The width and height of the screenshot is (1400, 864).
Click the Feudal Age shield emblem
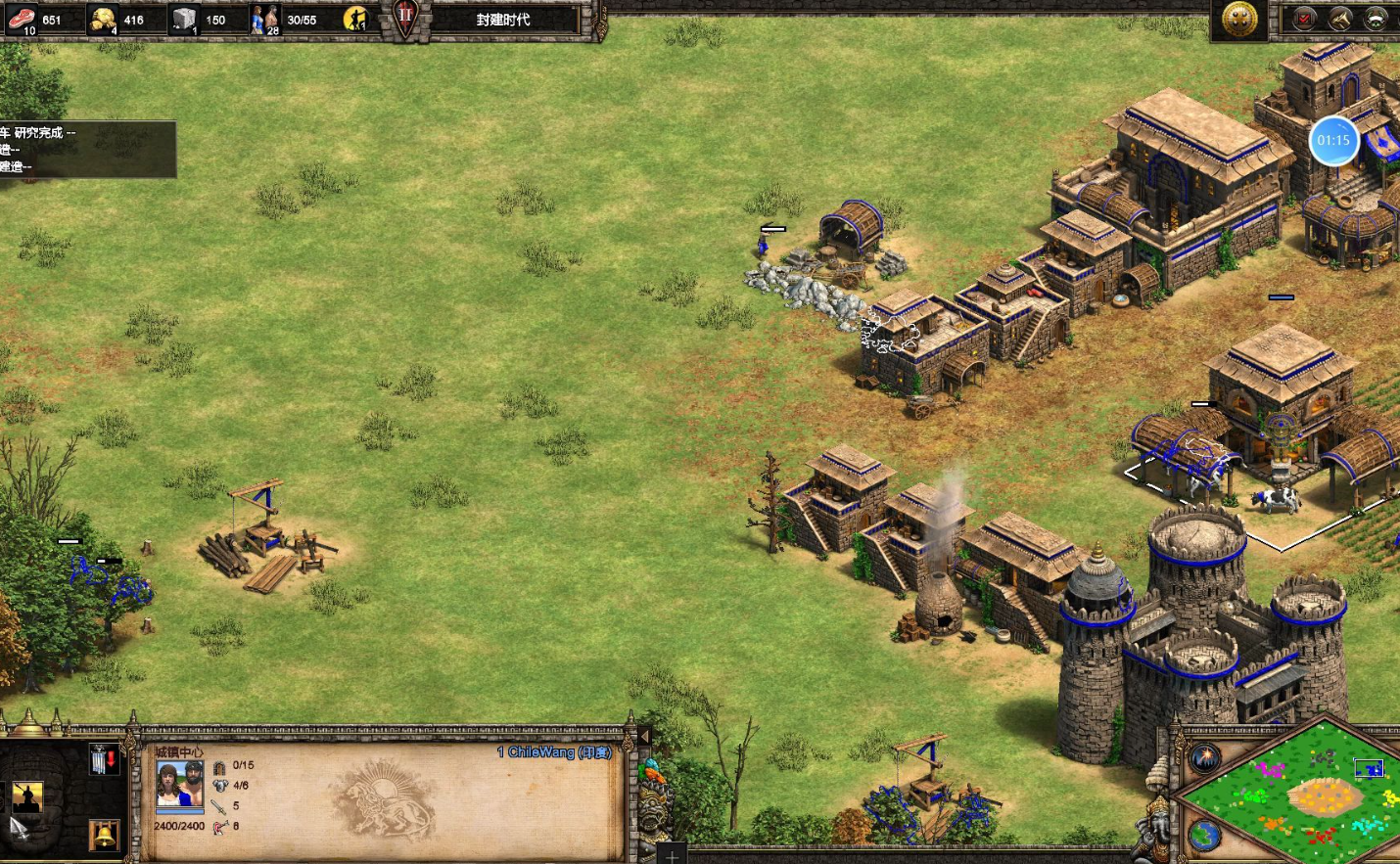[405, 18]
